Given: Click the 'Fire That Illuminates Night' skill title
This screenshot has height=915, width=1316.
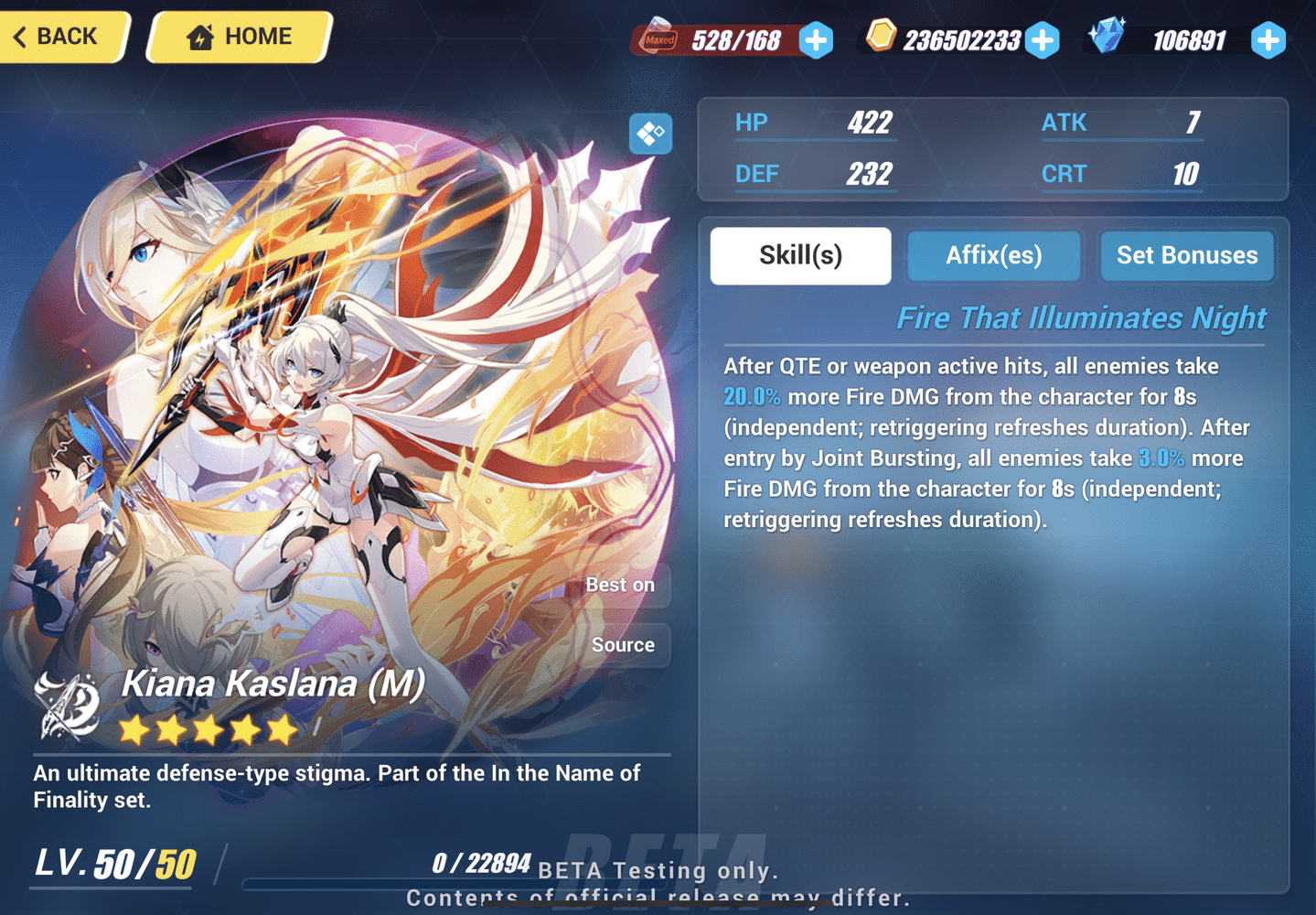Looking at the screenshot, I should click(1081, 318).
